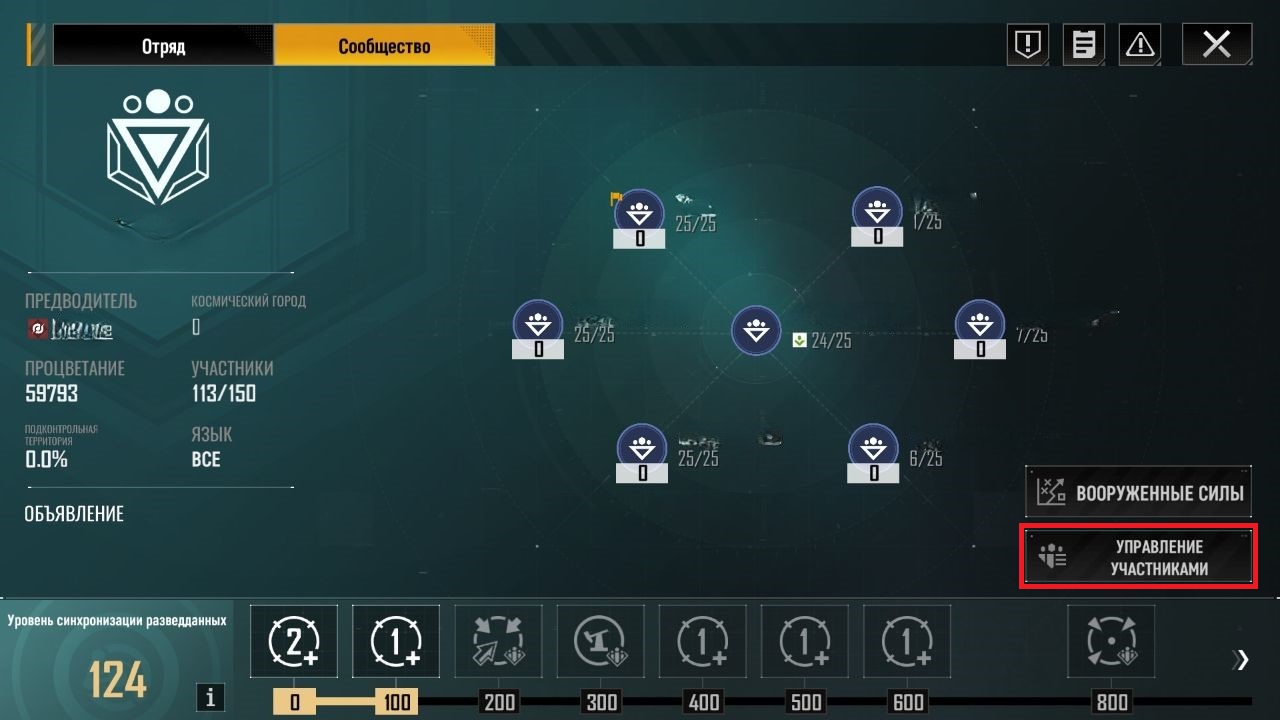The image size is (1280, 720).
Task: Open Управление участниками
Action: (1138, 557)
